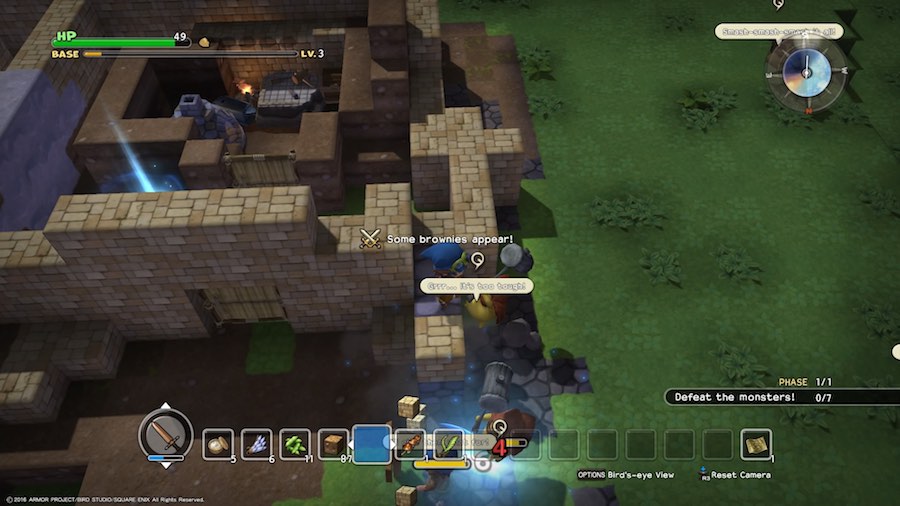900x506 pixels.
Task: Select the green grass blade slot
Action: tap(448, 444)
